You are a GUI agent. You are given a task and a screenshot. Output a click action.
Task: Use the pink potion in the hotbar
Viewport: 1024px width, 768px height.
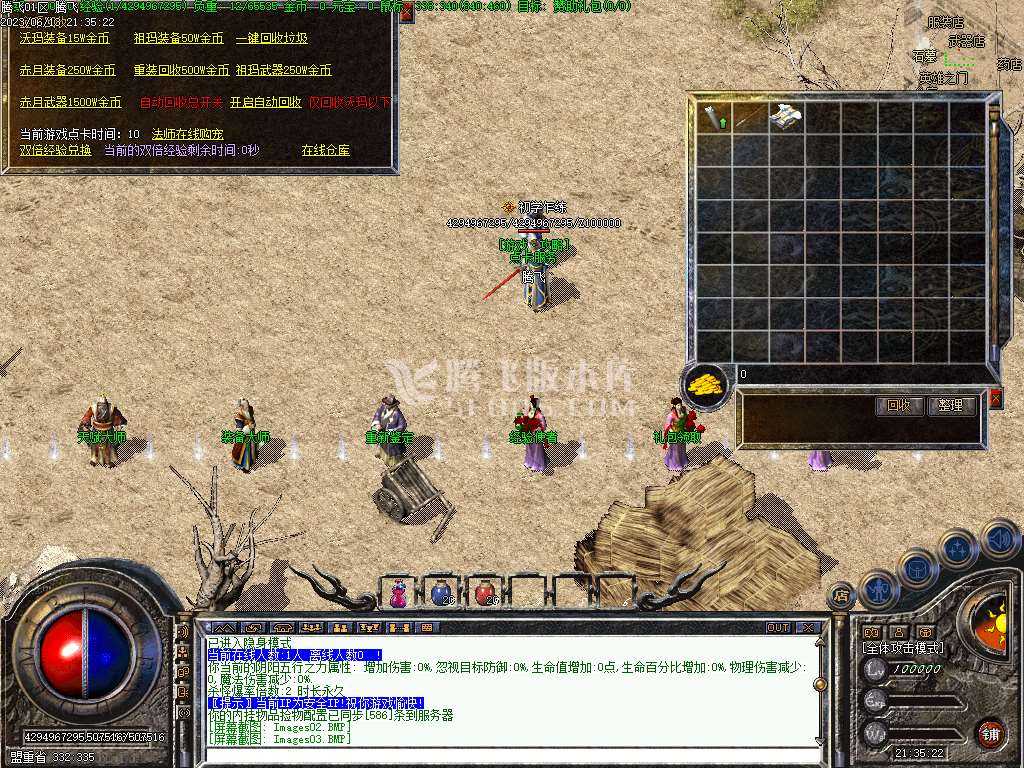click(x=399, y=593)
